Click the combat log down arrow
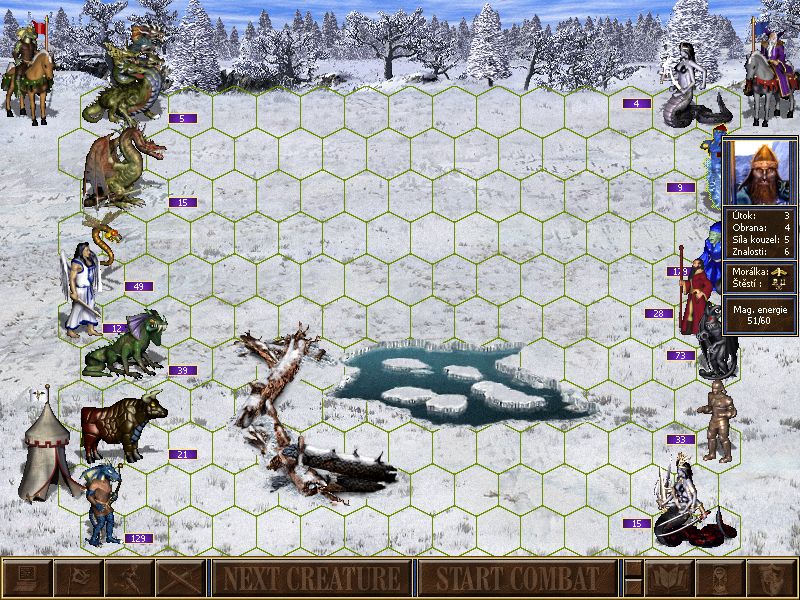The image size is (800, 600). click(x=632, y=587)
